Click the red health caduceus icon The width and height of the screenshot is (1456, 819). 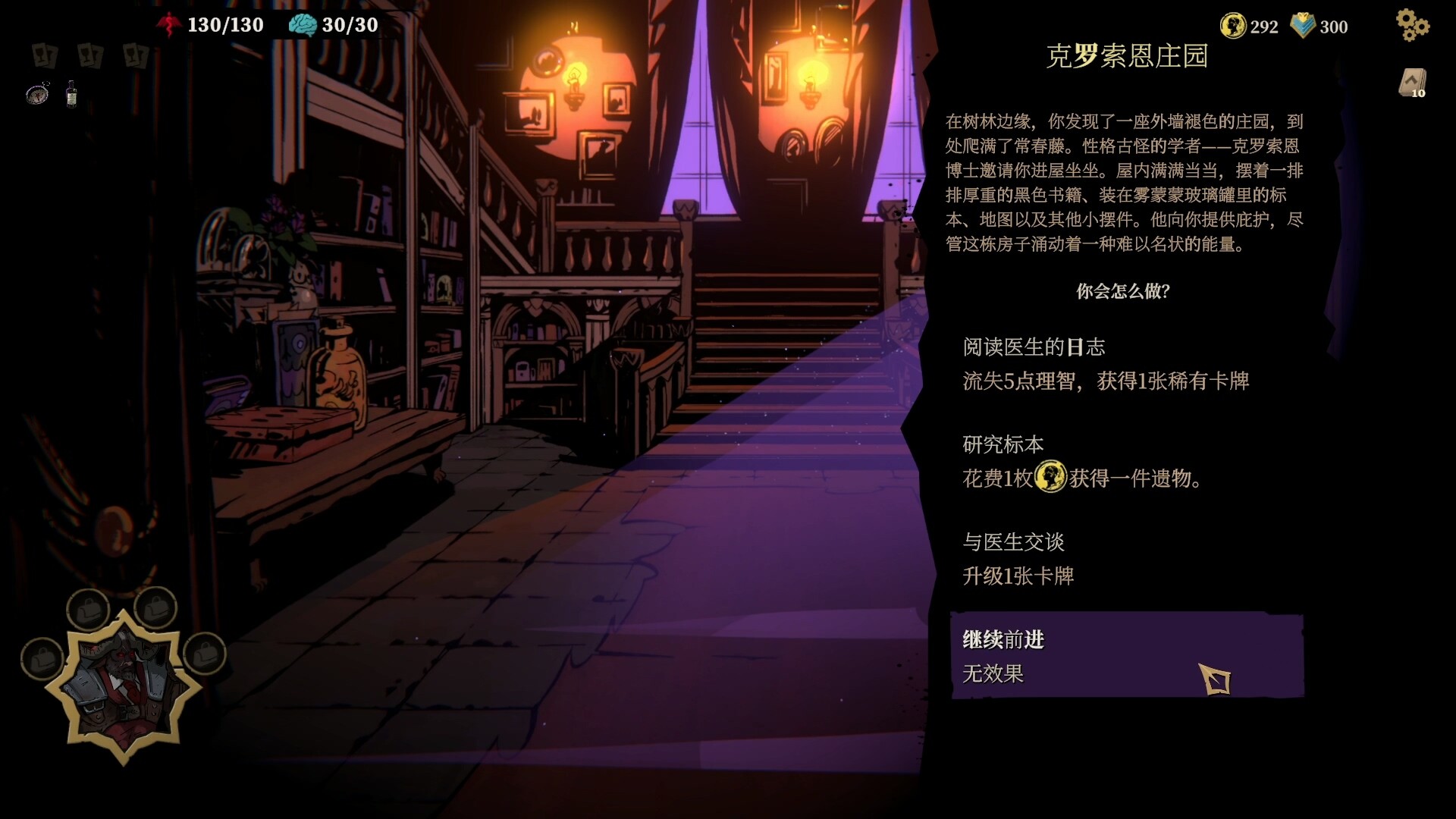pos(168,24)
